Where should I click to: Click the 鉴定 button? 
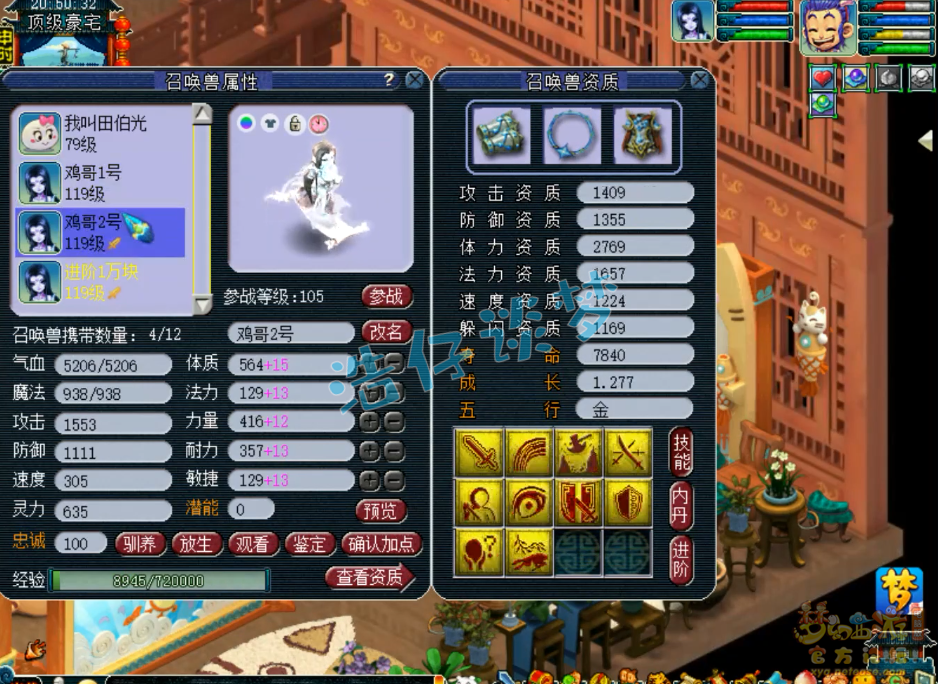310,544
